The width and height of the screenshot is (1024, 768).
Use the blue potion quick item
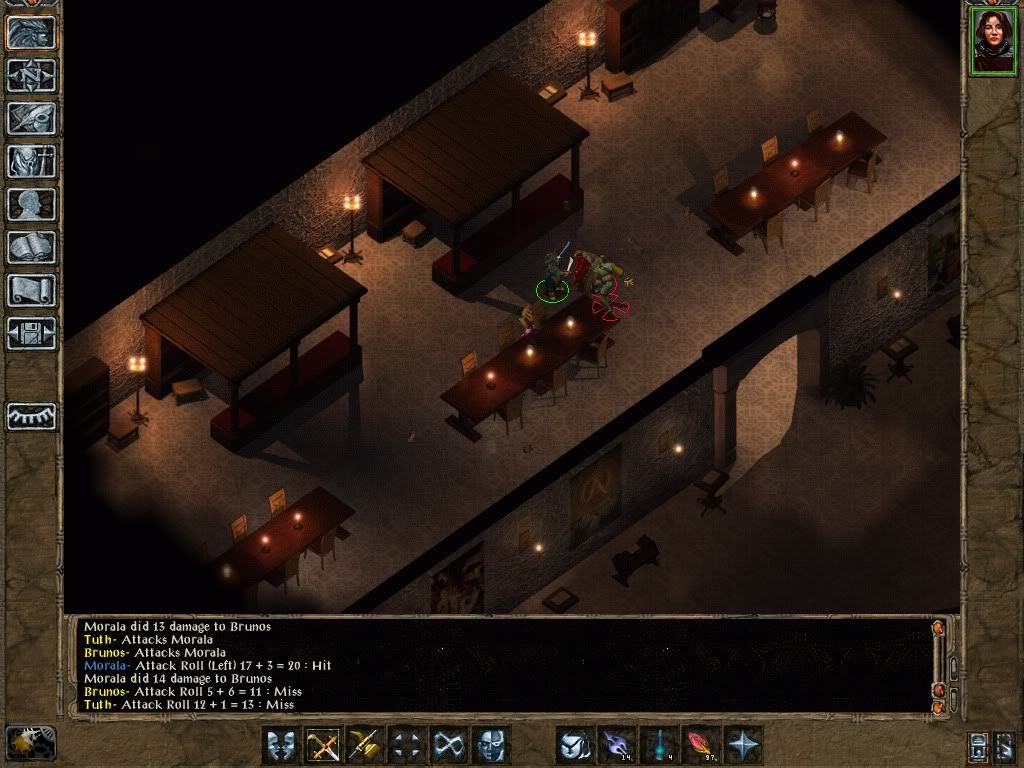[x=659, y=745]
